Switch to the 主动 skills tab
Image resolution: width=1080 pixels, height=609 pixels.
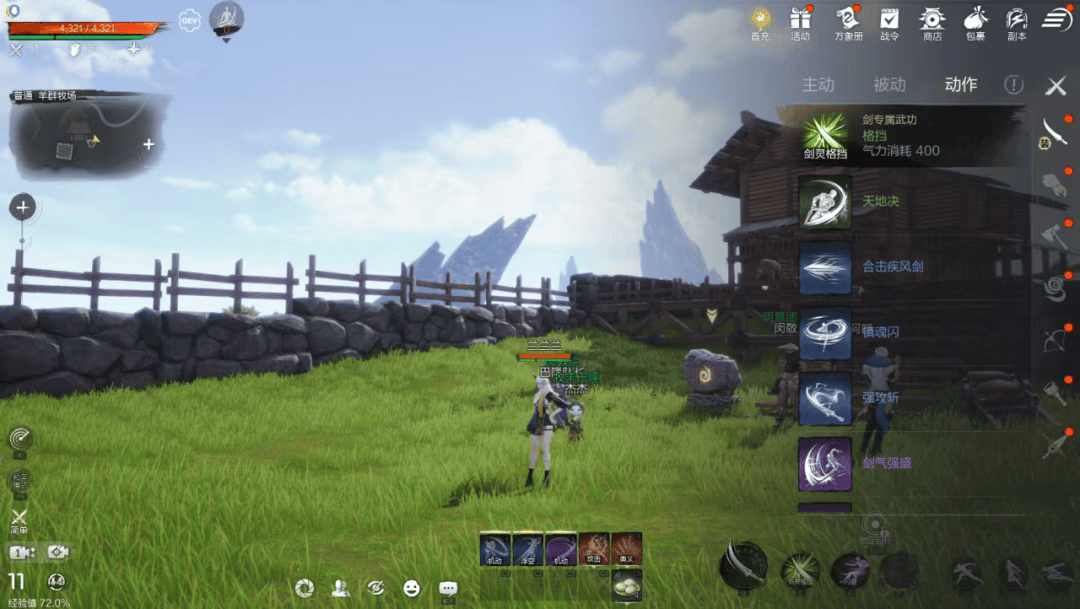(818, 85)
